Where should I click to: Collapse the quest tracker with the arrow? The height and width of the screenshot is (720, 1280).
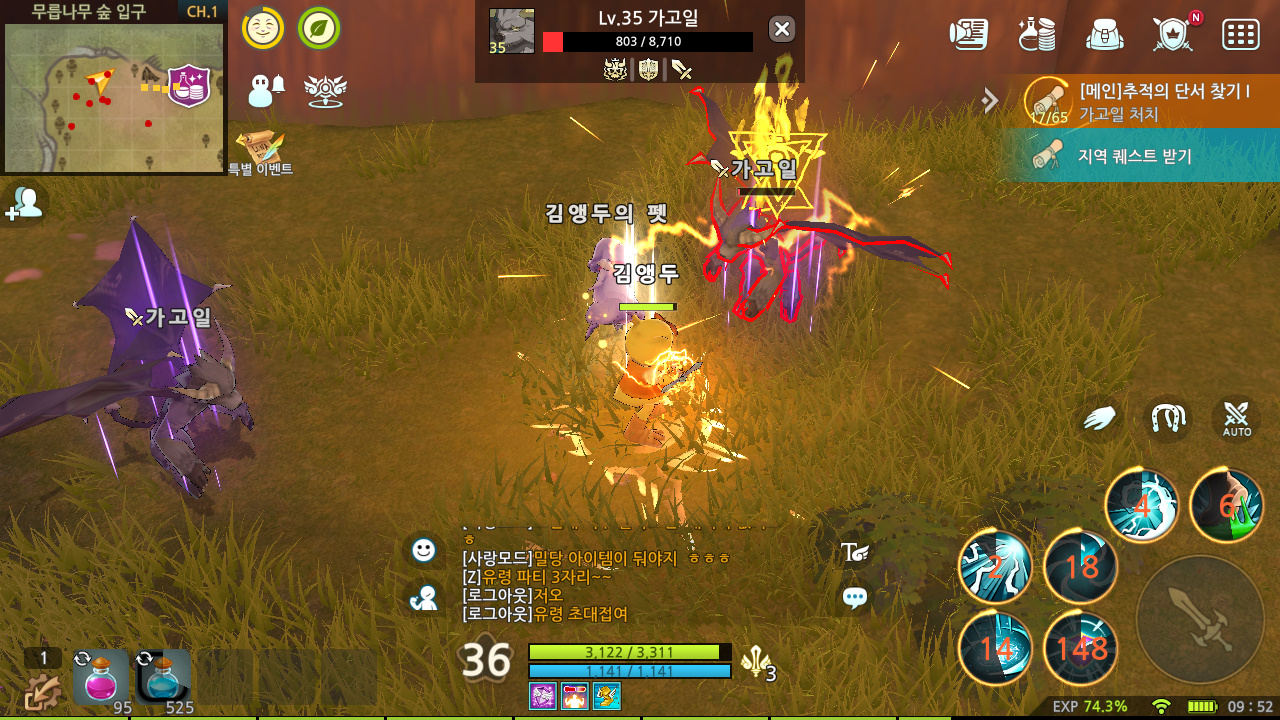(990, 100)
